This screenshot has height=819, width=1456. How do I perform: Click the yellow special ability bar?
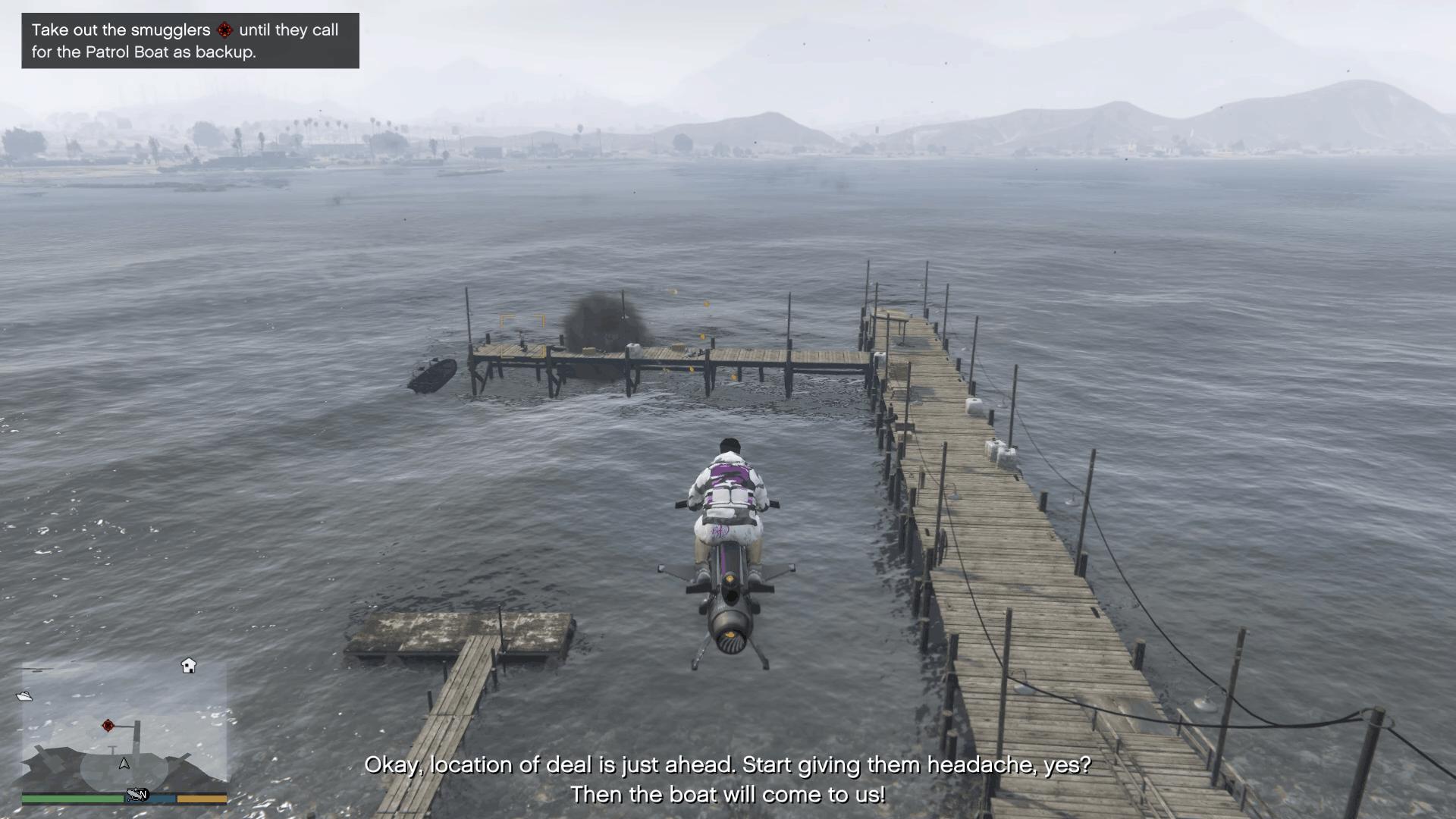tap(201, 798)
